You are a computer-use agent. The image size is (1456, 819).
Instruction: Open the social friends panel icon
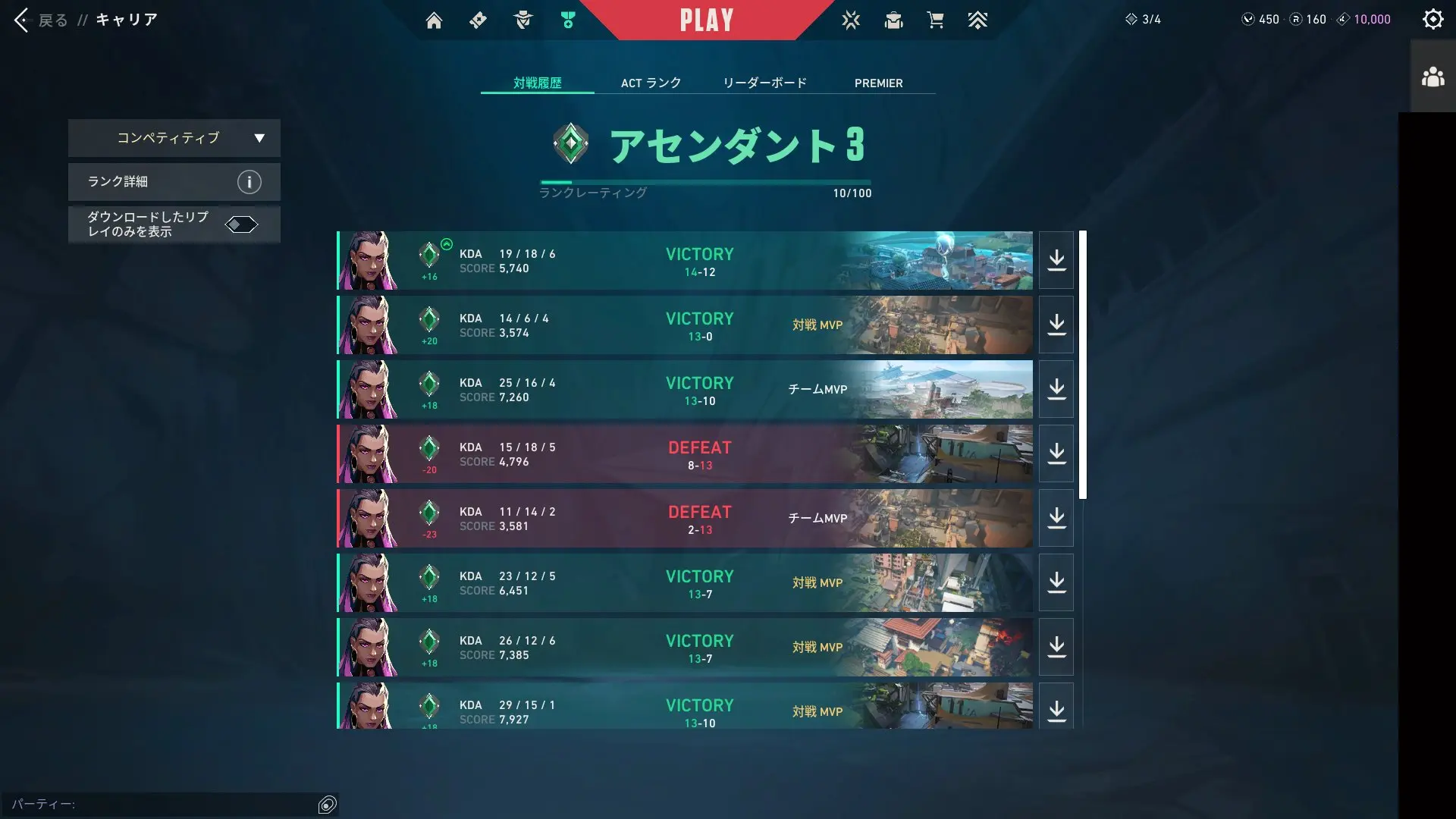coord(1433,75)
